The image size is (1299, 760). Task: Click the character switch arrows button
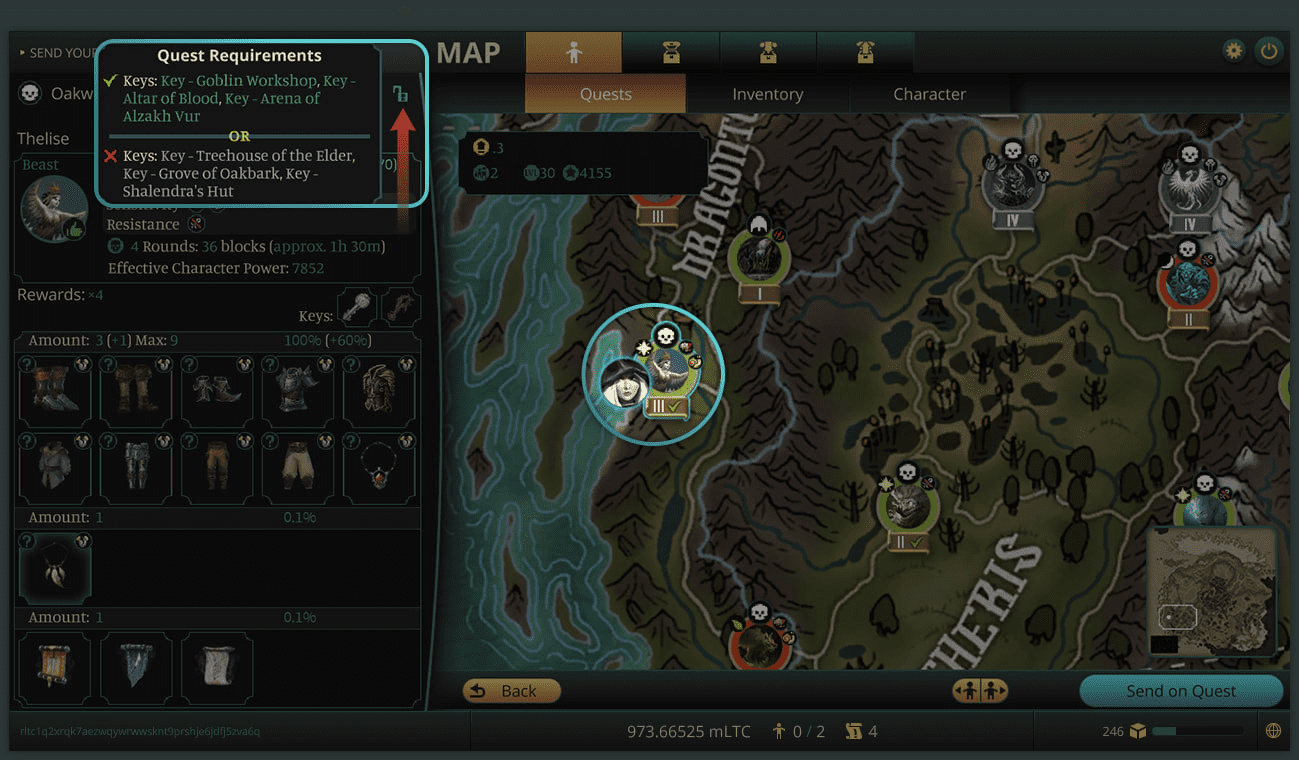[980, 691]
